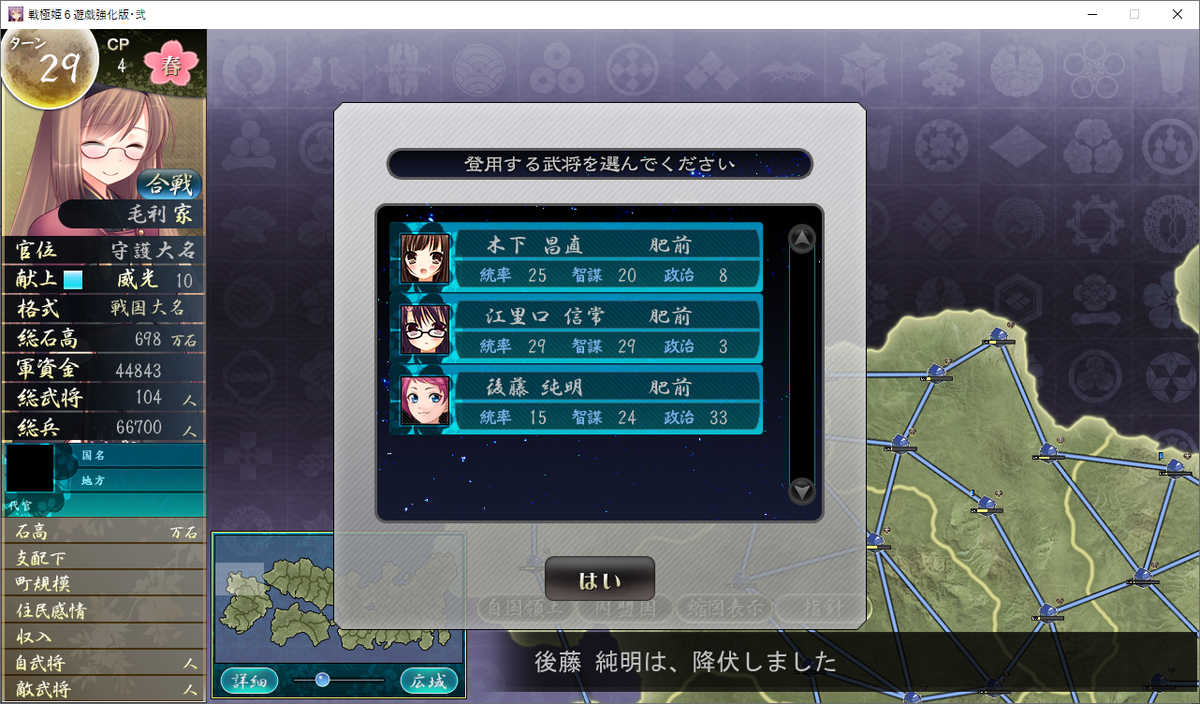Switch minimap to 広域 wide view
1200x704 pixels.
tap(429, 681)
